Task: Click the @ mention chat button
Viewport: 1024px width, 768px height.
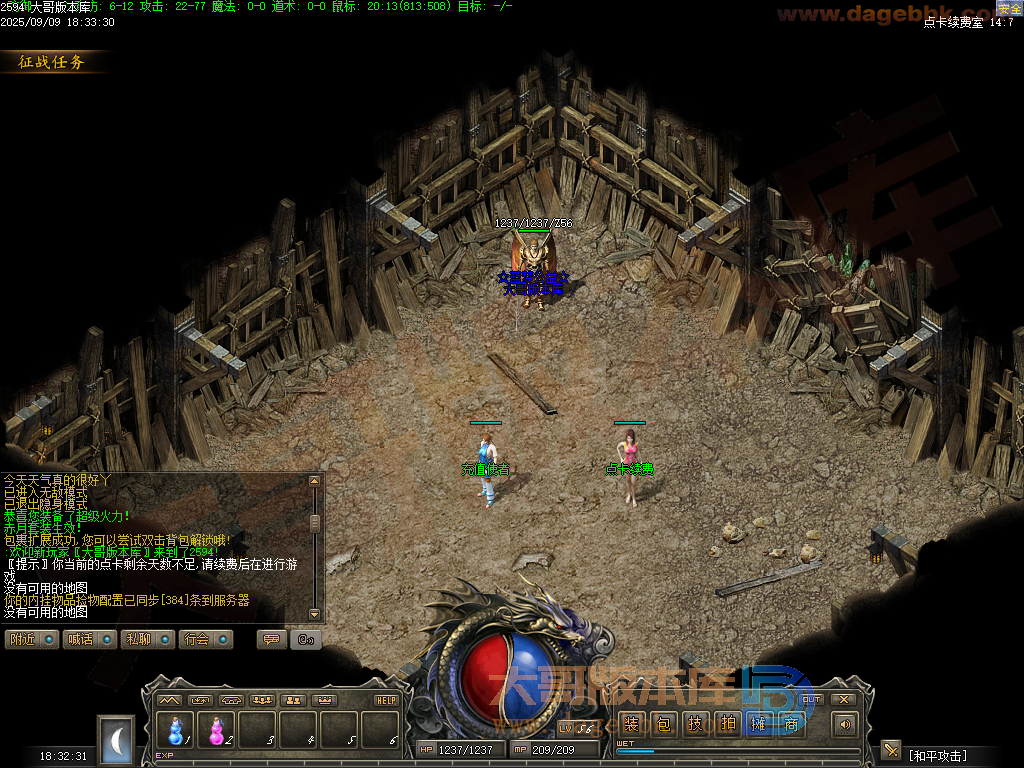Action: (x=305, y=639)
